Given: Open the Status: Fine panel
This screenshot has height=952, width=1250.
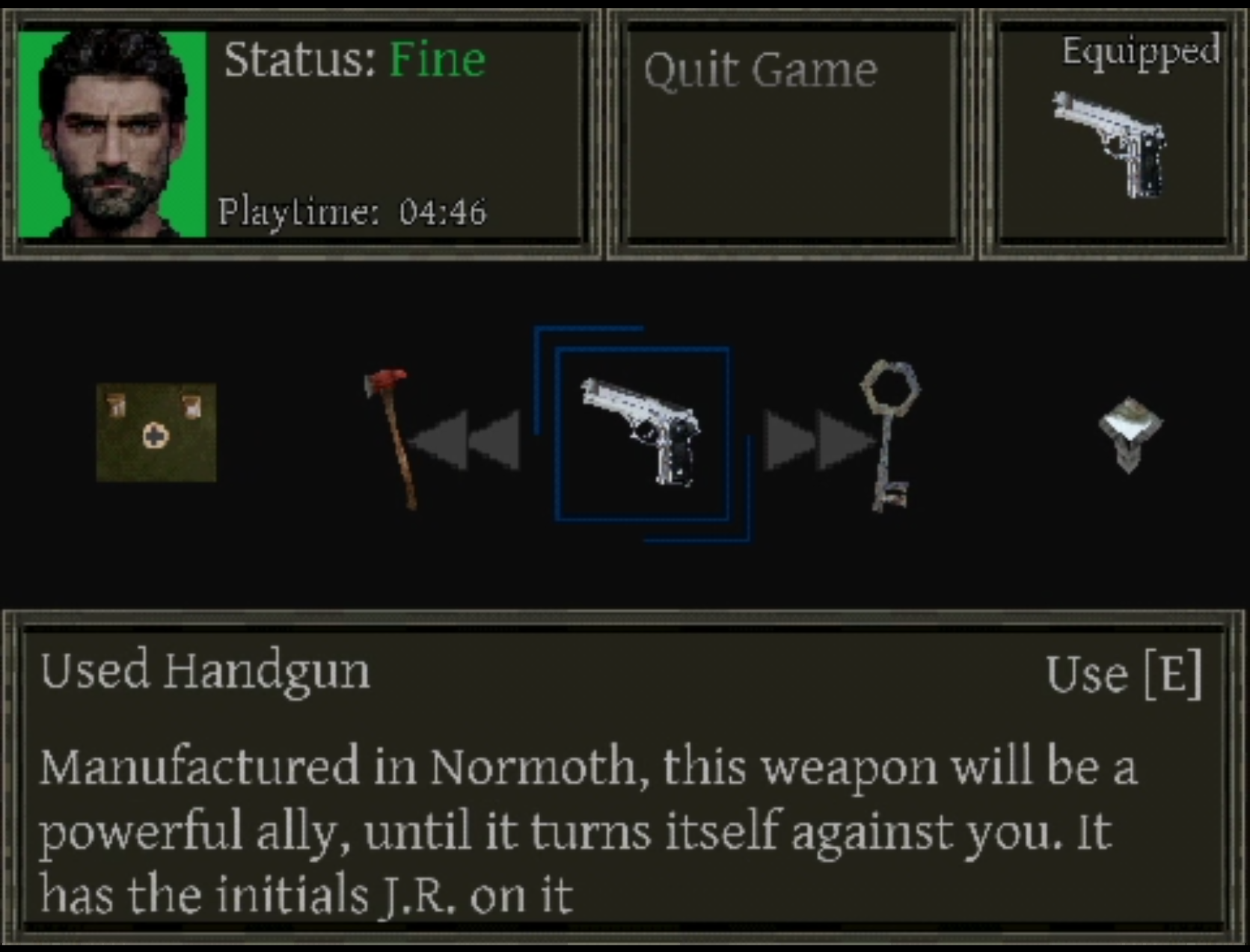Looking at the screenshot, I should tap(355, 60).
